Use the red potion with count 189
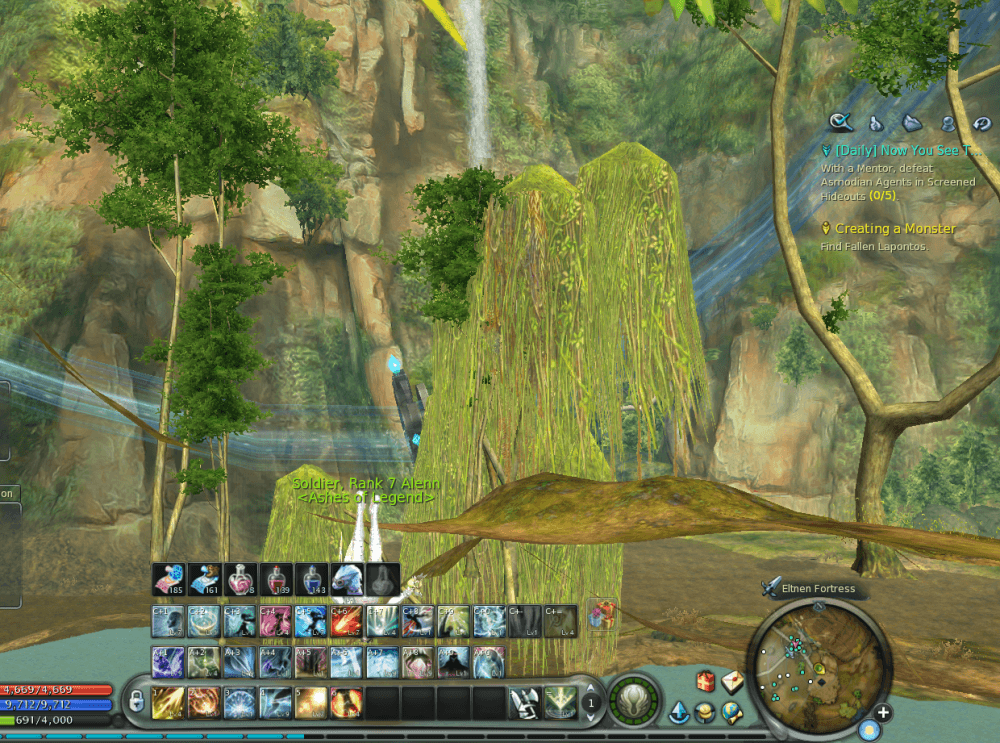Viewport: 1000px width, 743px height. coord(275,580)
